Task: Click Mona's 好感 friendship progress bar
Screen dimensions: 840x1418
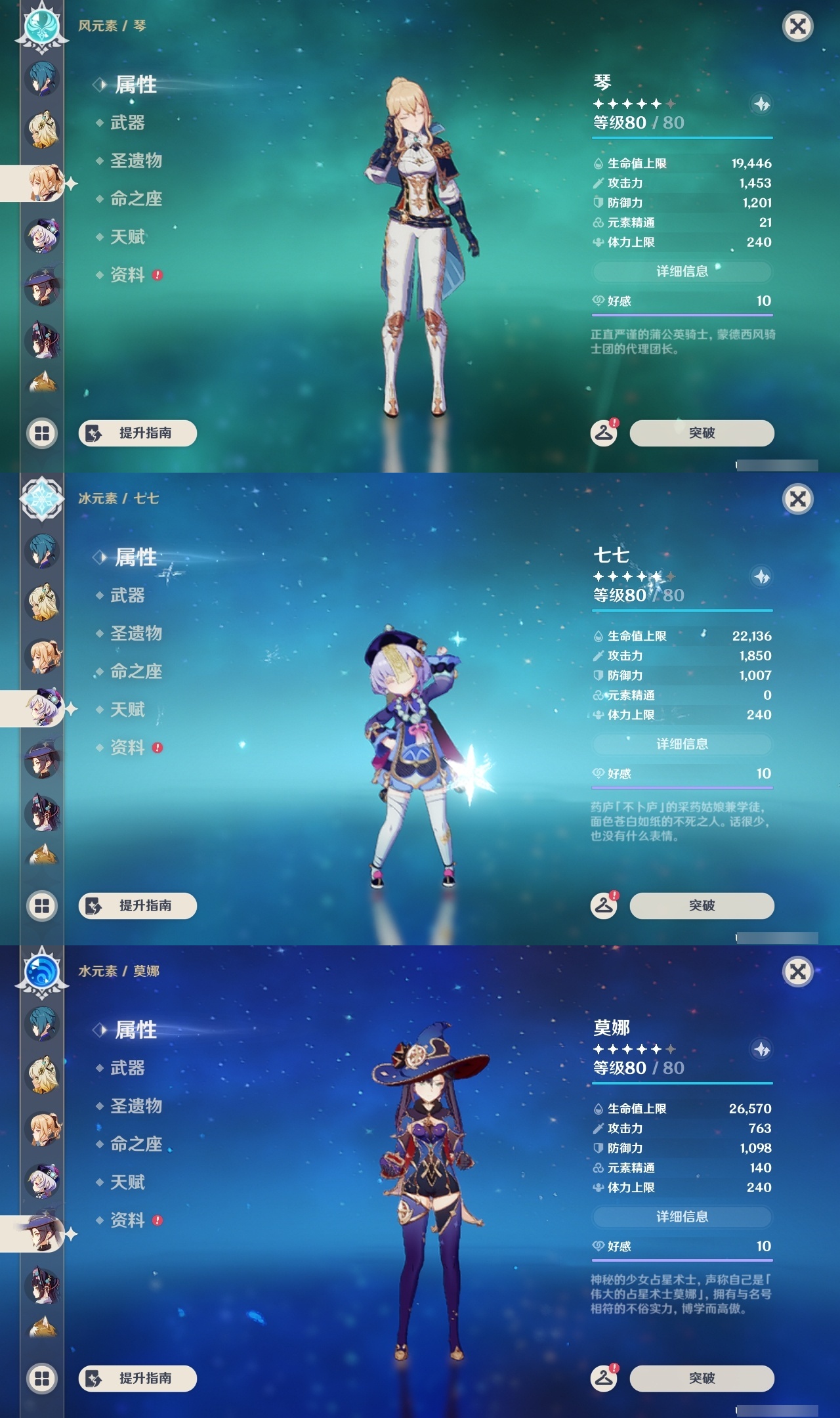Action: coord(682,1260)
